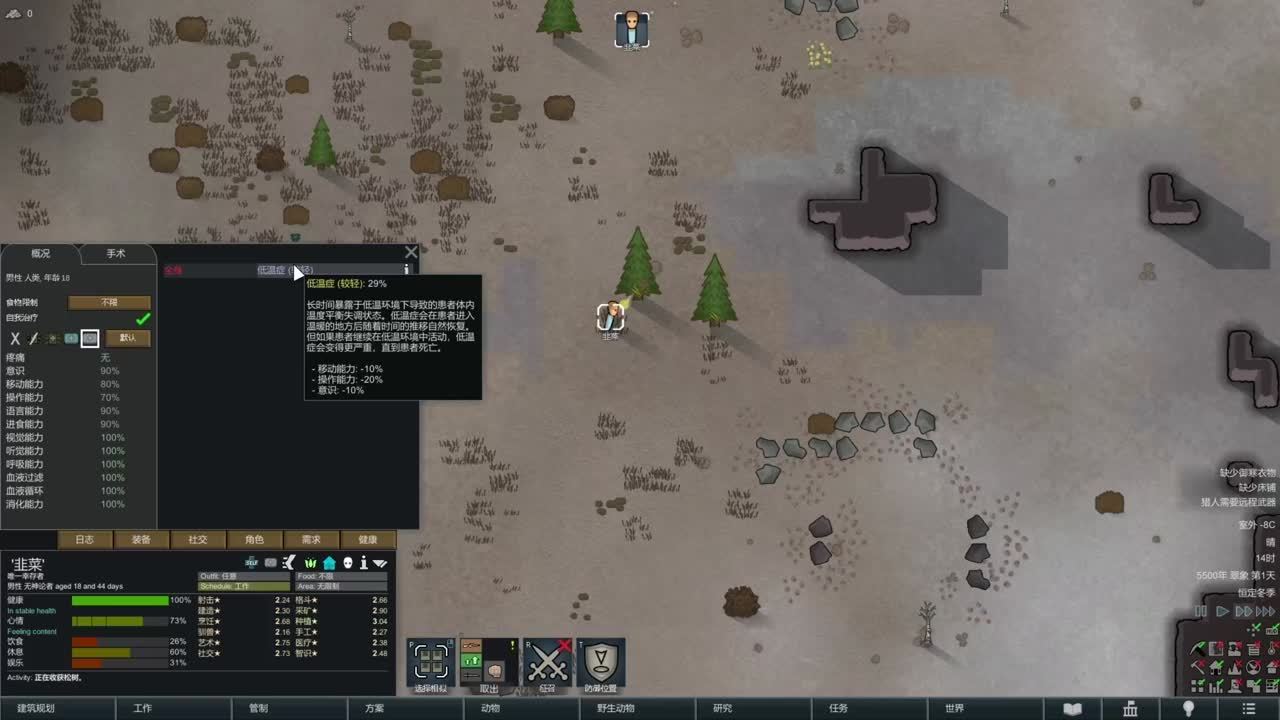Screen dimensions: 1280x720
Task: Select the 选择相似 command icon
Action: click(432, 662)
